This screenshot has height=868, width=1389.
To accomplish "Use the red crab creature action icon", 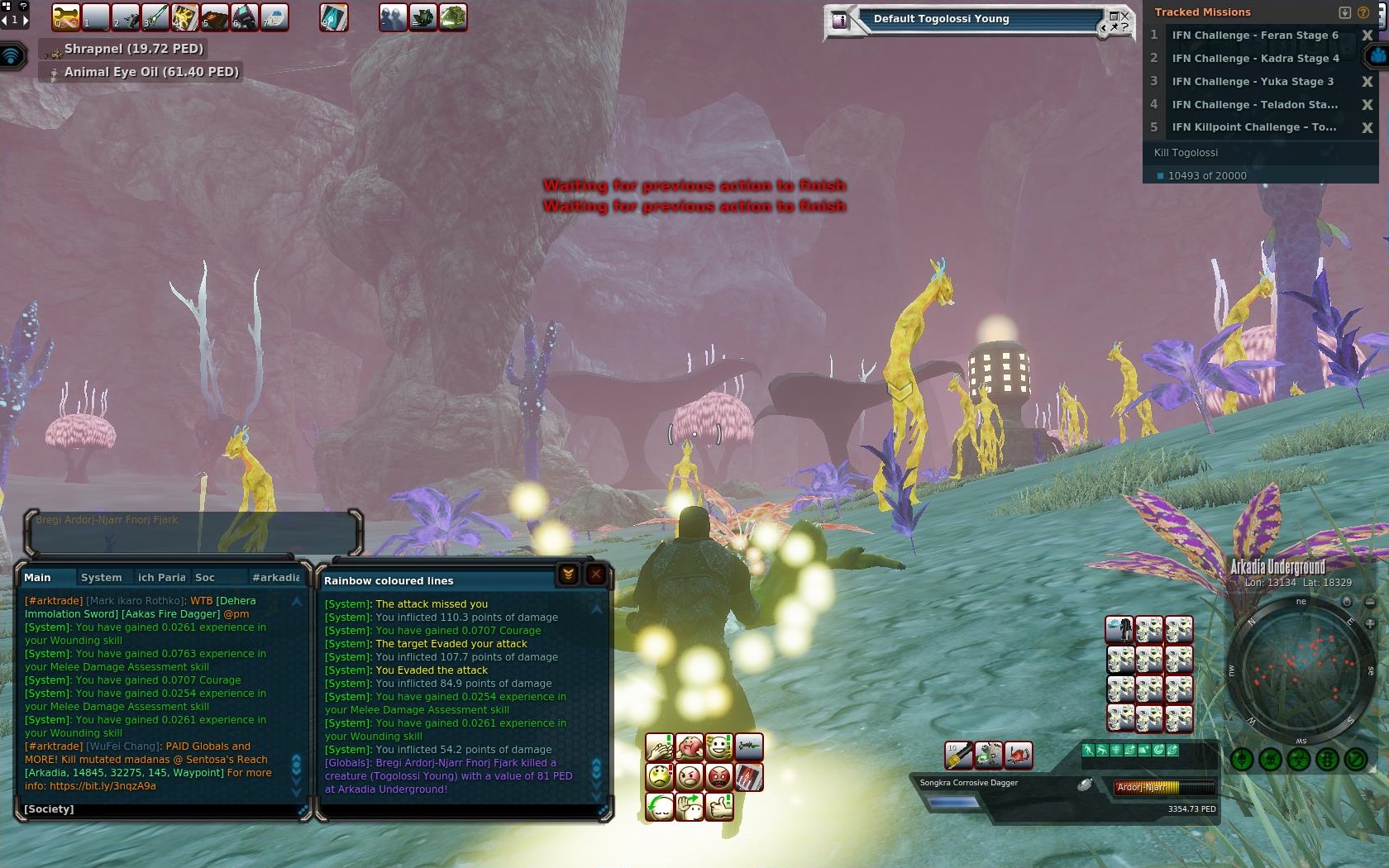I will 1018,754.
